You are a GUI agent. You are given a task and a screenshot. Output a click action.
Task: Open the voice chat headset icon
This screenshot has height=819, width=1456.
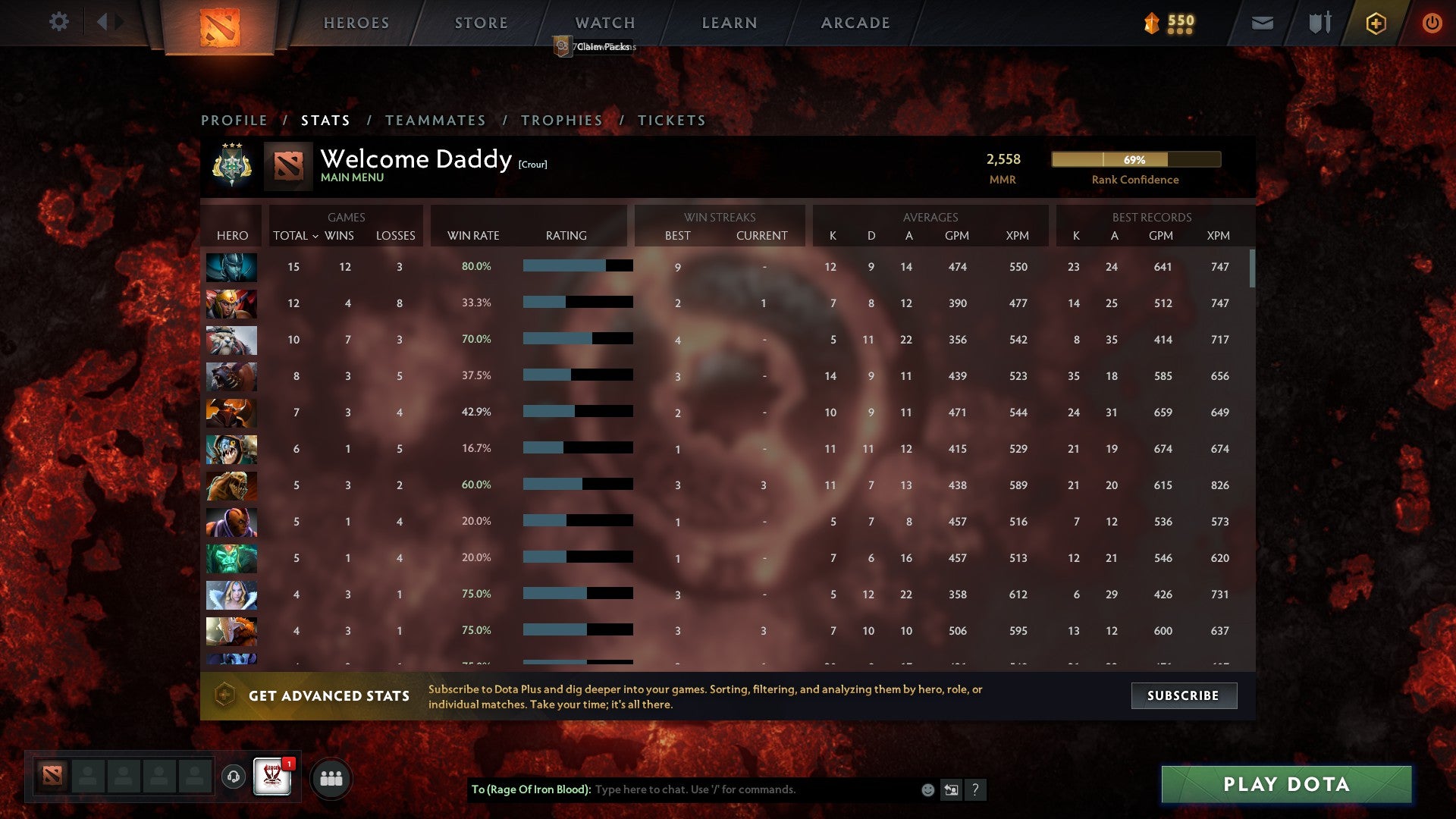[235, 777]
